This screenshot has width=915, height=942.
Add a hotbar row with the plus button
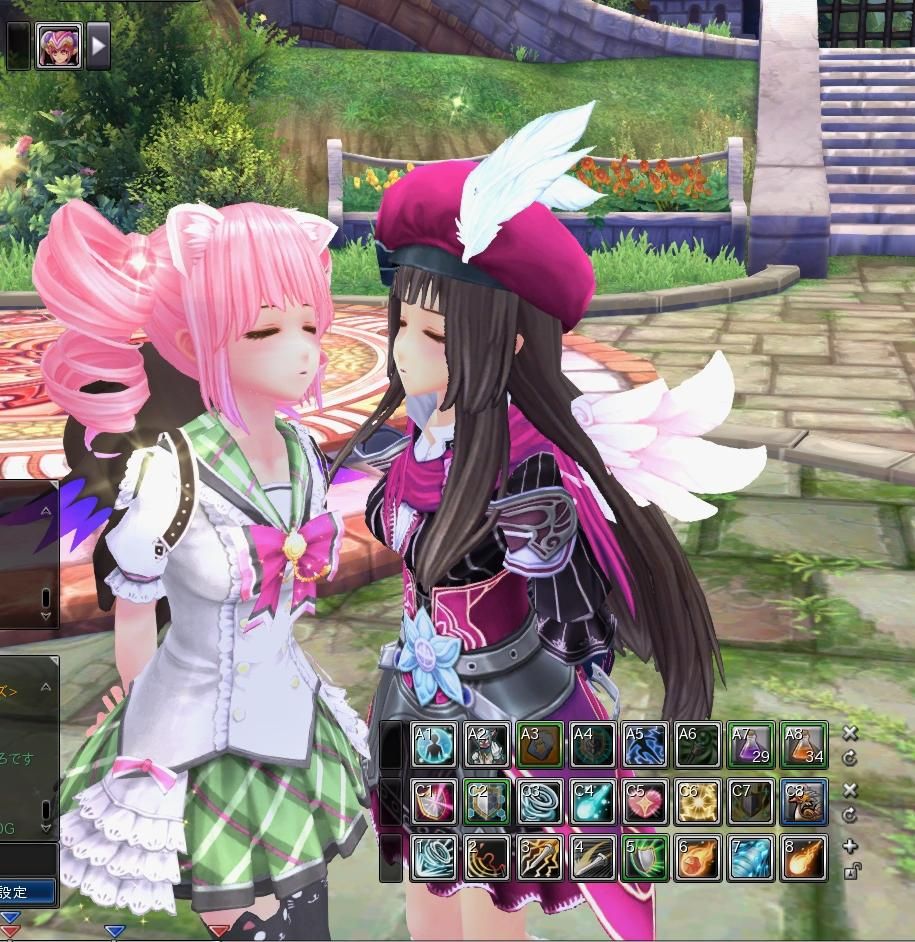point(850,847)
